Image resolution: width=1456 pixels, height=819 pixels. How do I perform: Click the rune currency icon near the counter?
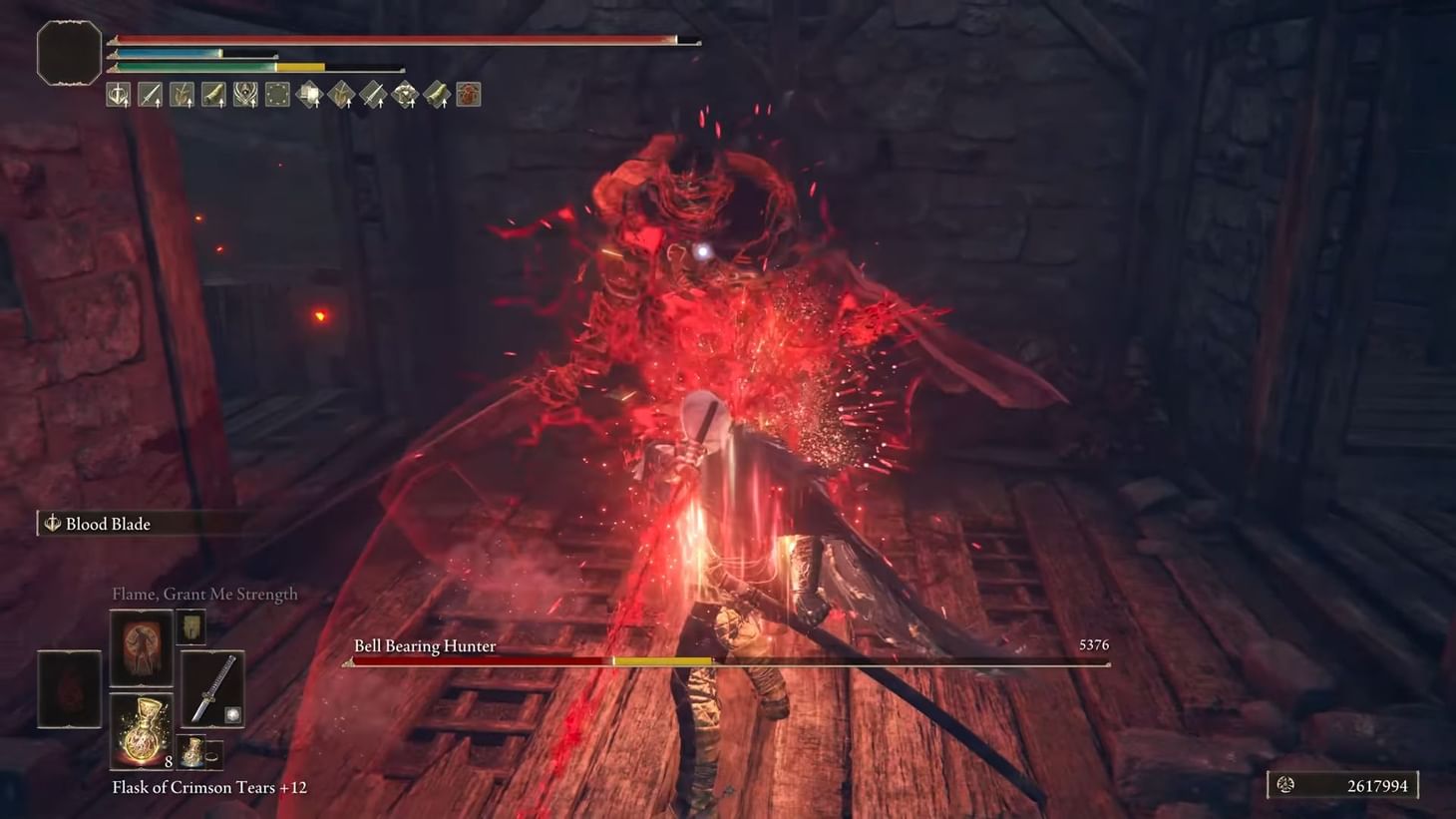[1286, 784]
